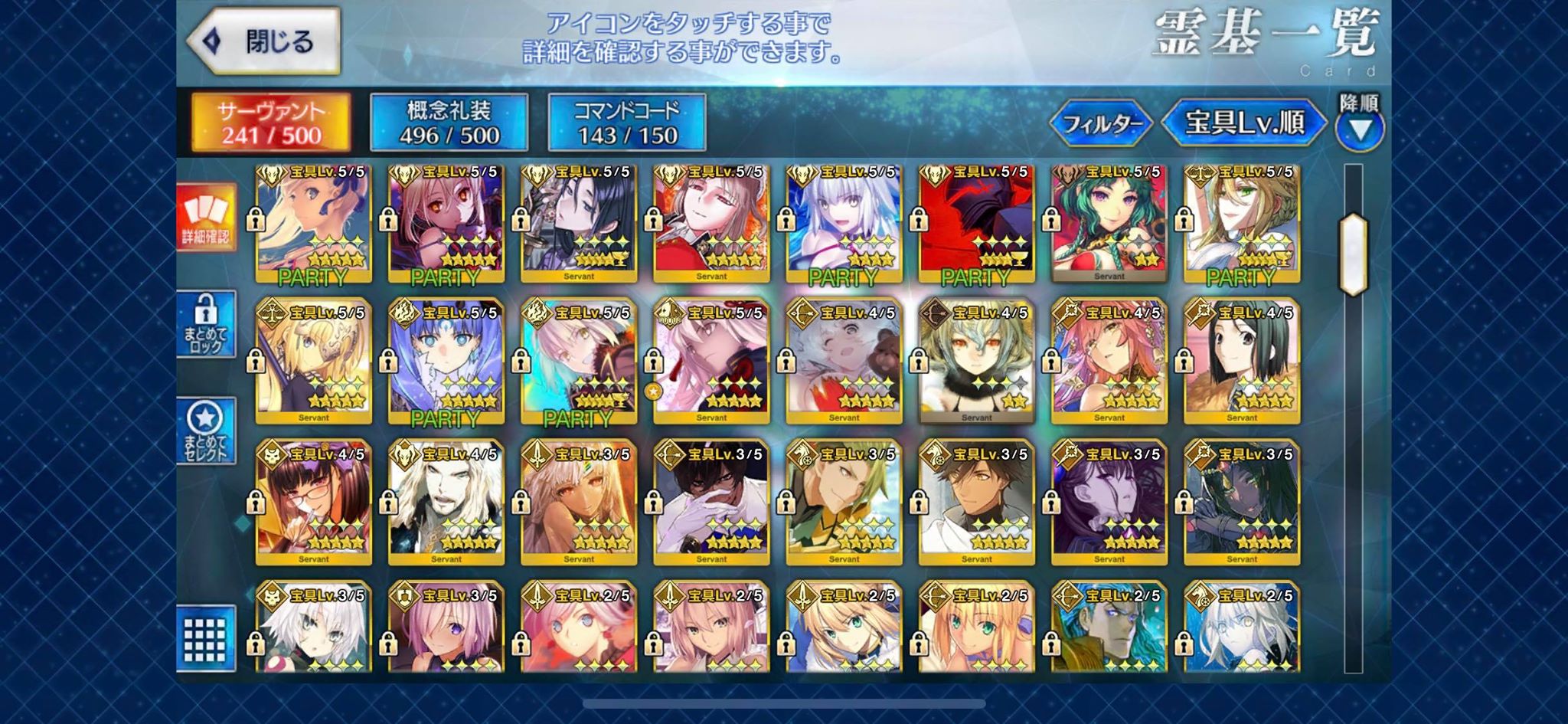This screenshot has height=724, width=1568.
Task: Select the Mash Kyrielight shielder card
Action: (x=446, y=628)
